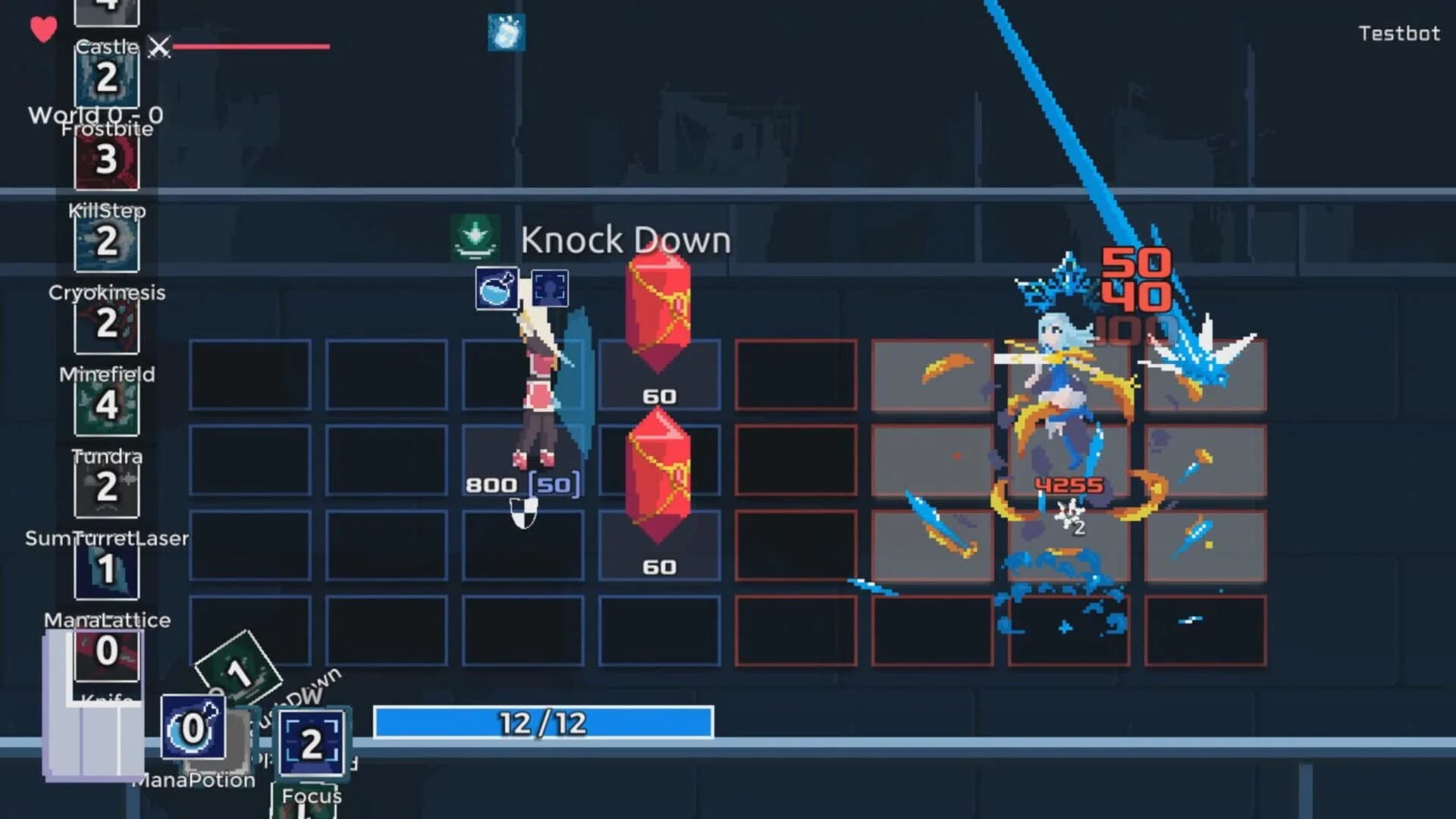
Task: Choose the Minefield card
Action: (x=106, y=406)
